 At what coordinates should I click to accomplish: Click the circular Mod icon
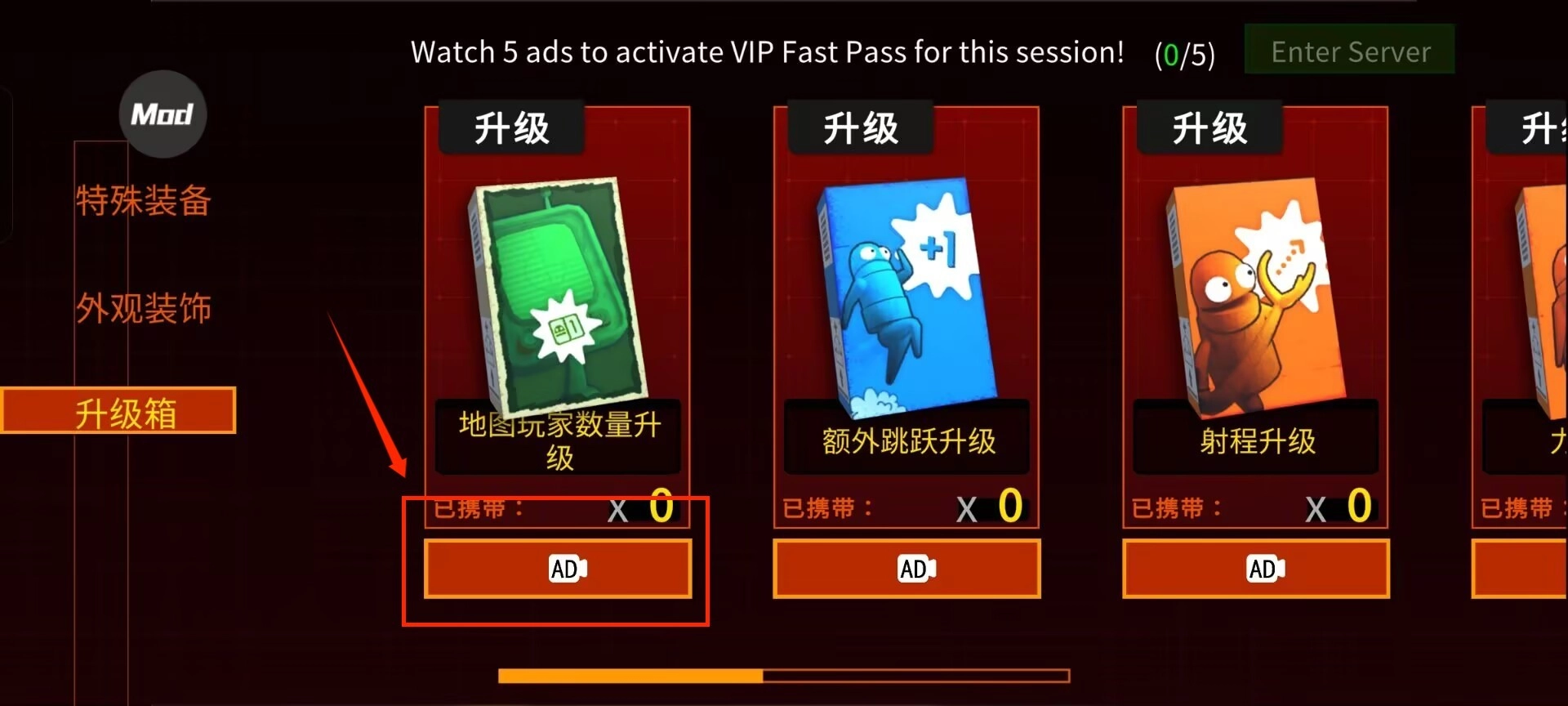tap(162, 114)
